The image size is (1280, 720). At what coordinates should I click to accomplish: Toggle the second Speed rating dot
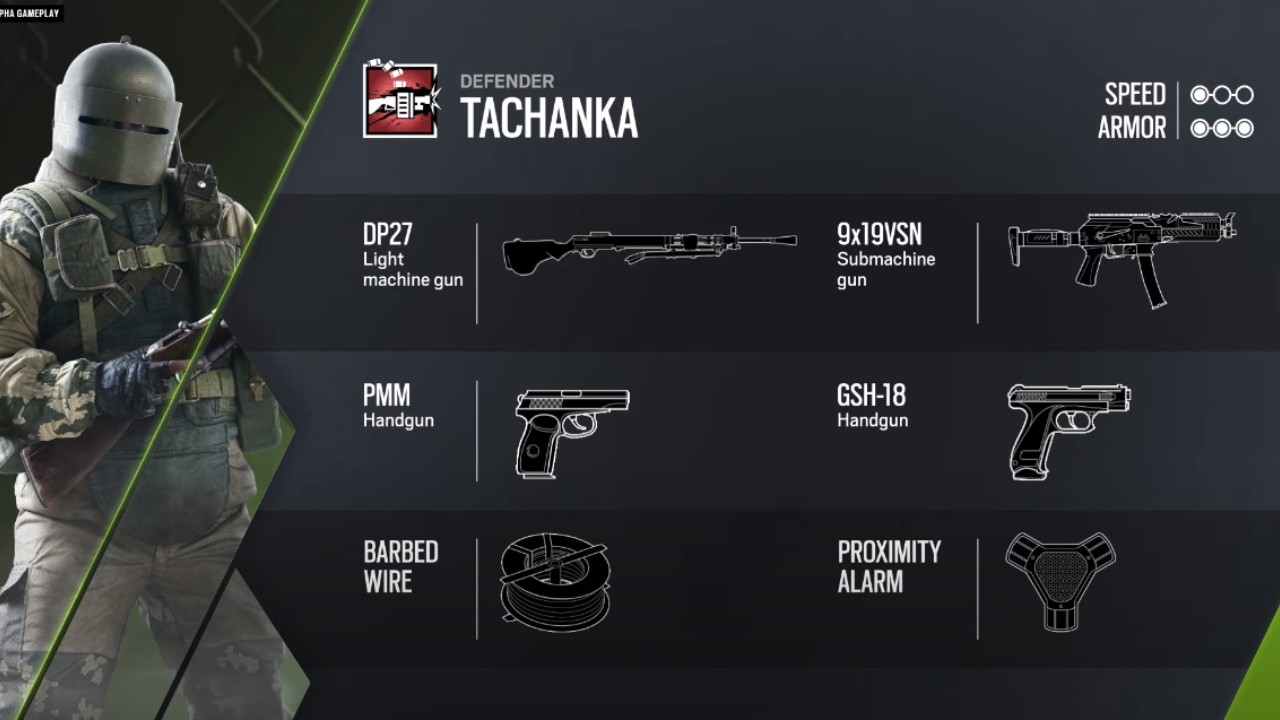point(1222,94)
